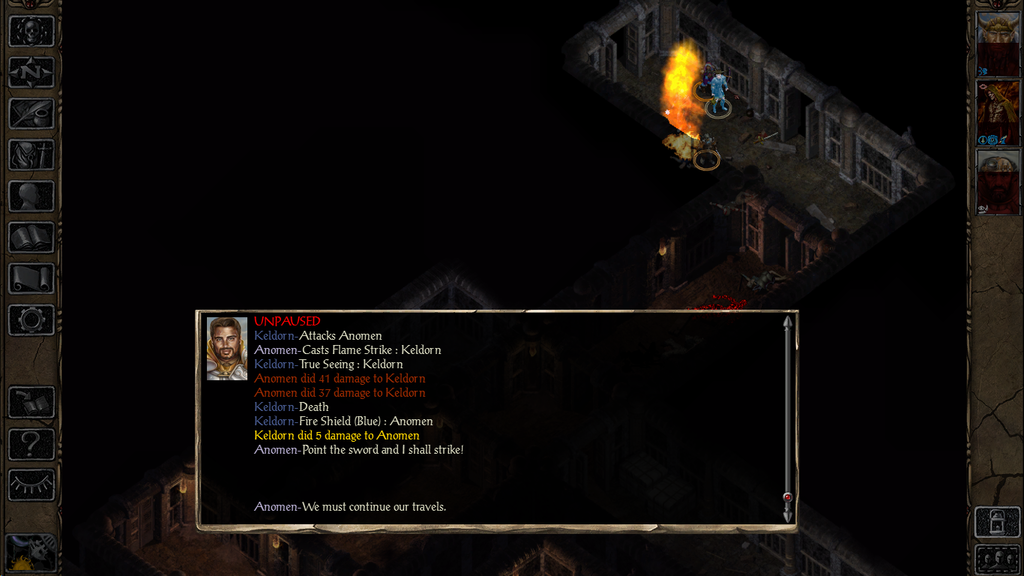Image resolution: width=1024 pixels, height=576 pixels.
Task: Open the area map with compass icon
Action: pos(31,72)
